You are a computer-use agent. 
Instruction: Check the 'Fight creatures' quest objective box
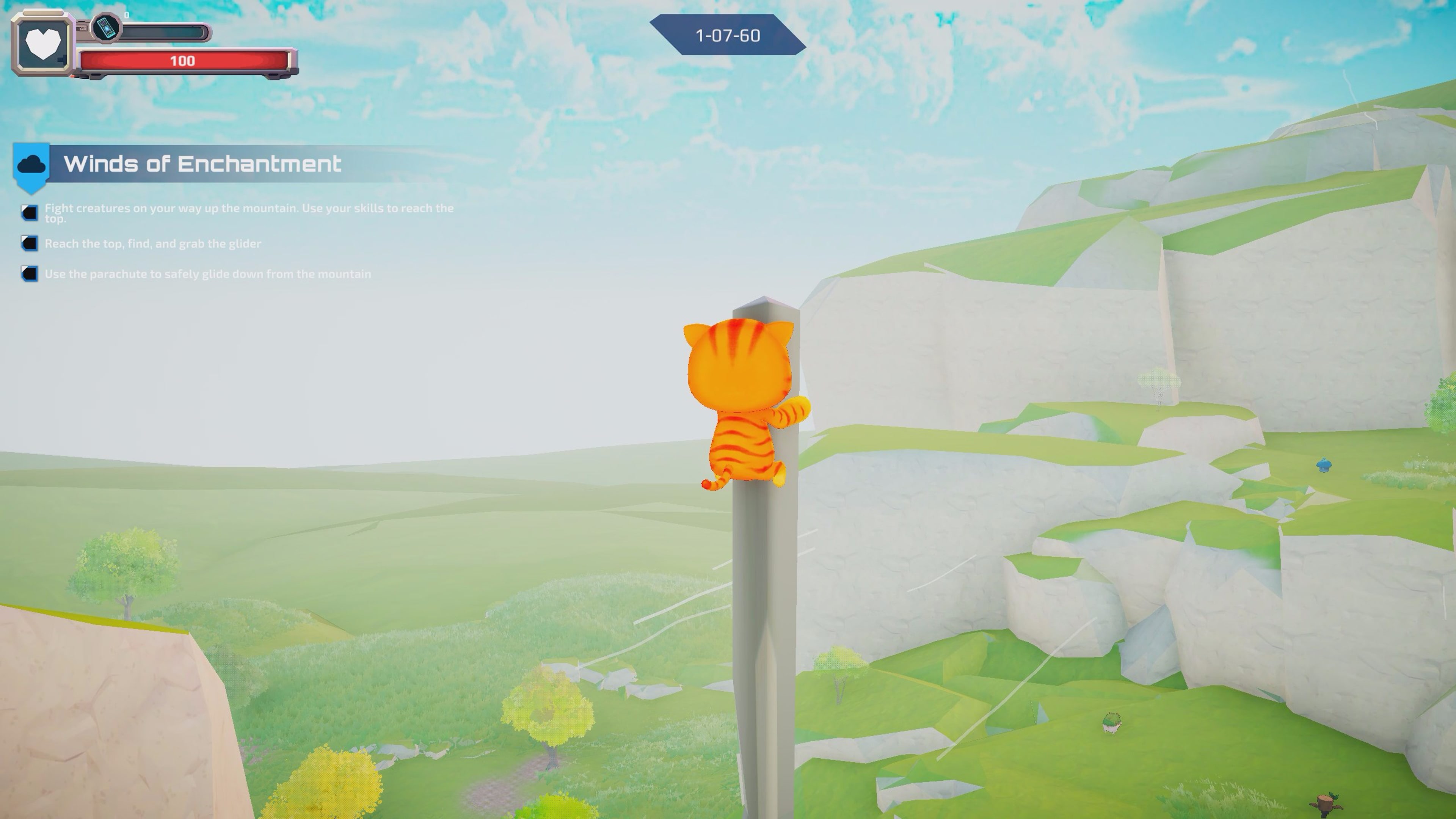coord(30,212)
